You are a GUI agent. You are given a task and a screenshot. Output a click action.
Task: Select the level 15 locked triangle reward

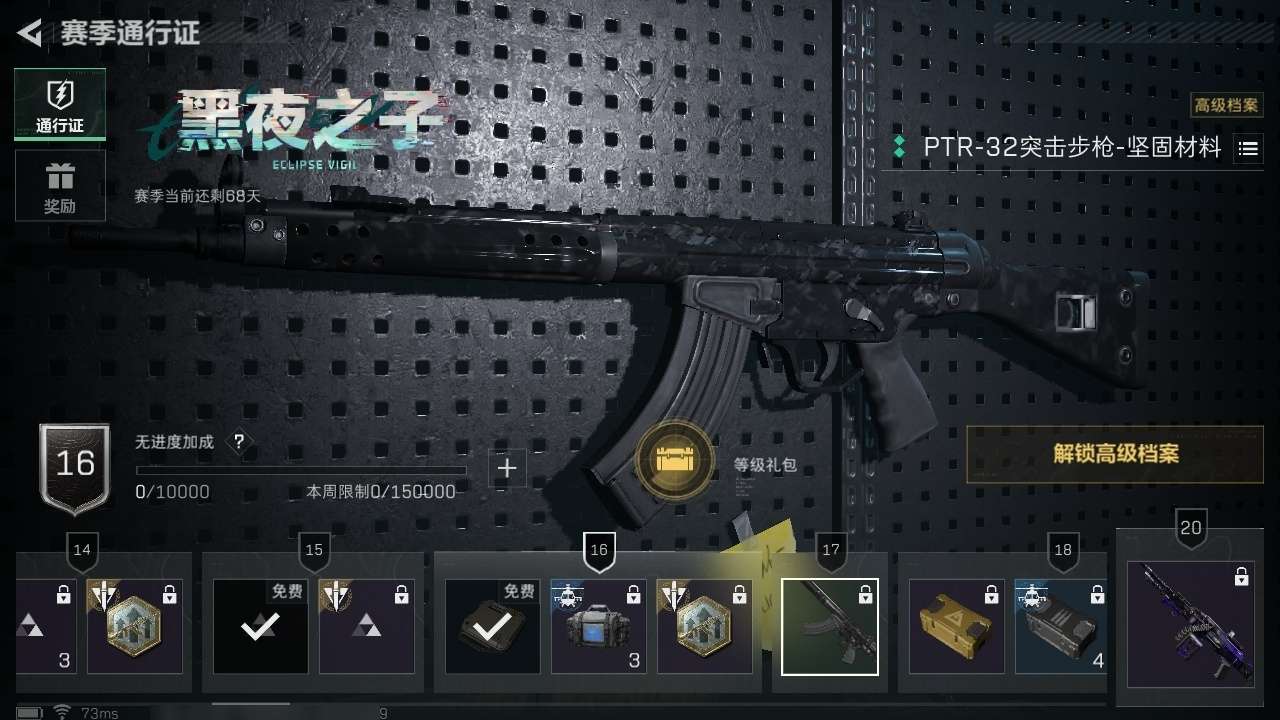tap(367, 627)
